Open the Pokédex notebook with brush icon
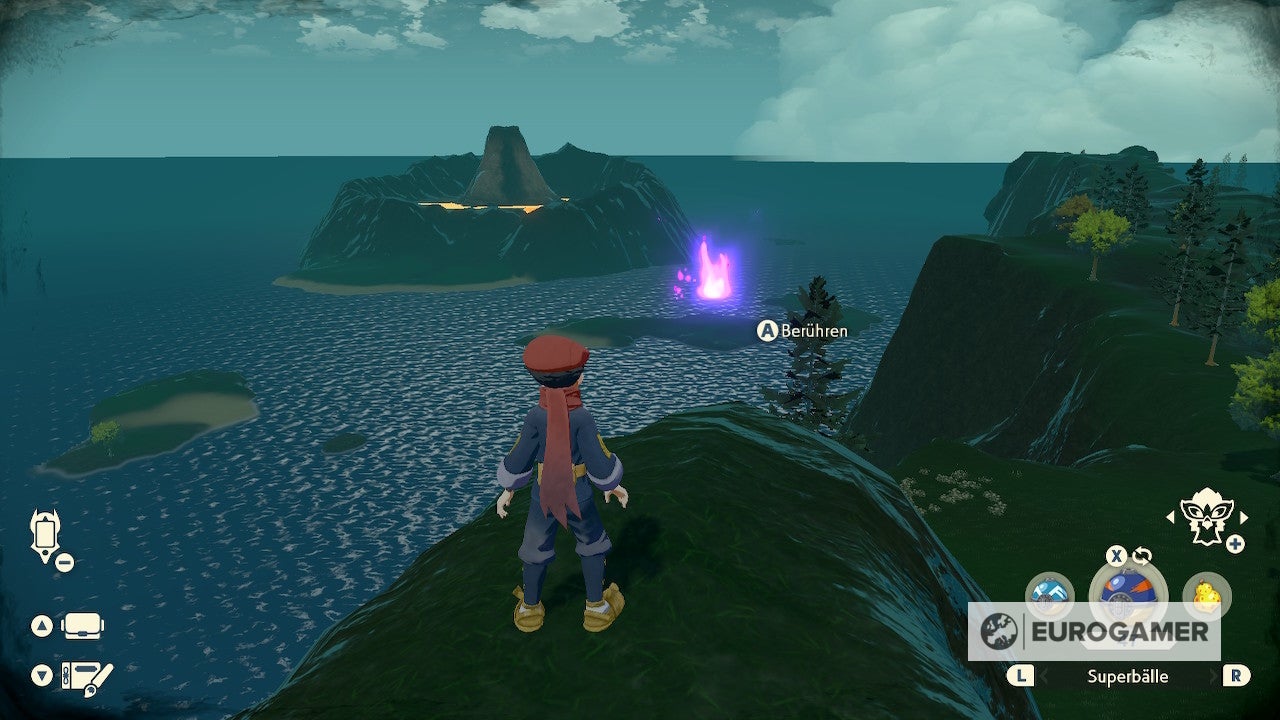1280x720 pixels. [86, 676]
